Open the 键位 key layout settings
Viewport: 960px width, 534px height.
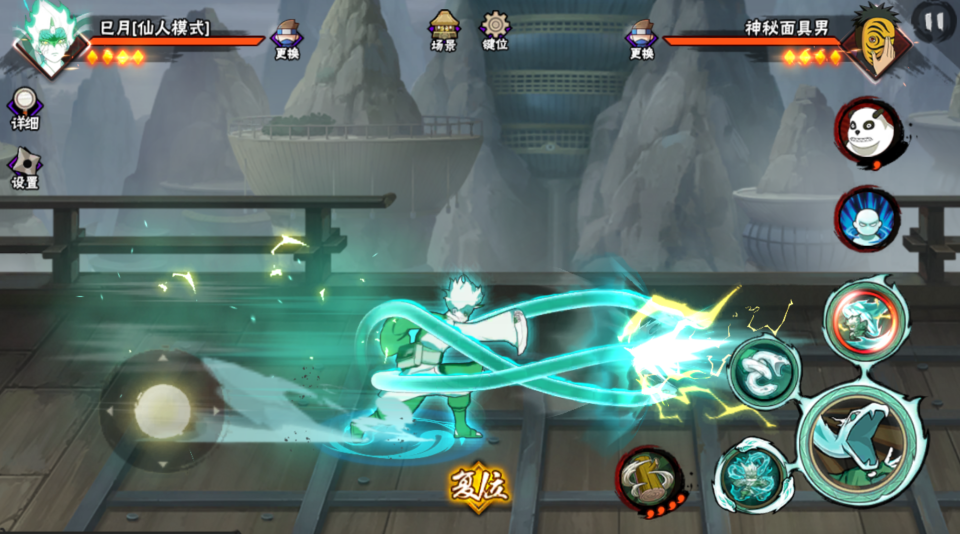tap(495, 30)
